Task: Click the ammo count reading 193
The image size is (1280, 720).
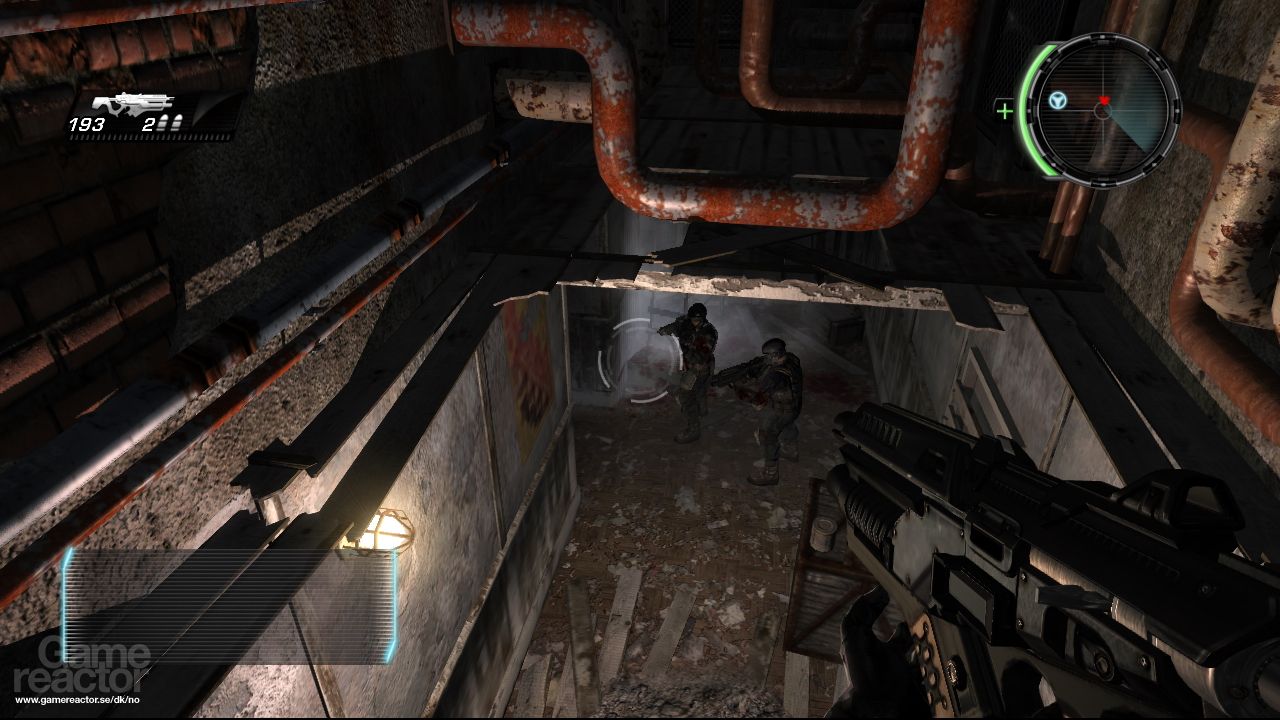Action: pyautogui.click(x=87, y=124)
